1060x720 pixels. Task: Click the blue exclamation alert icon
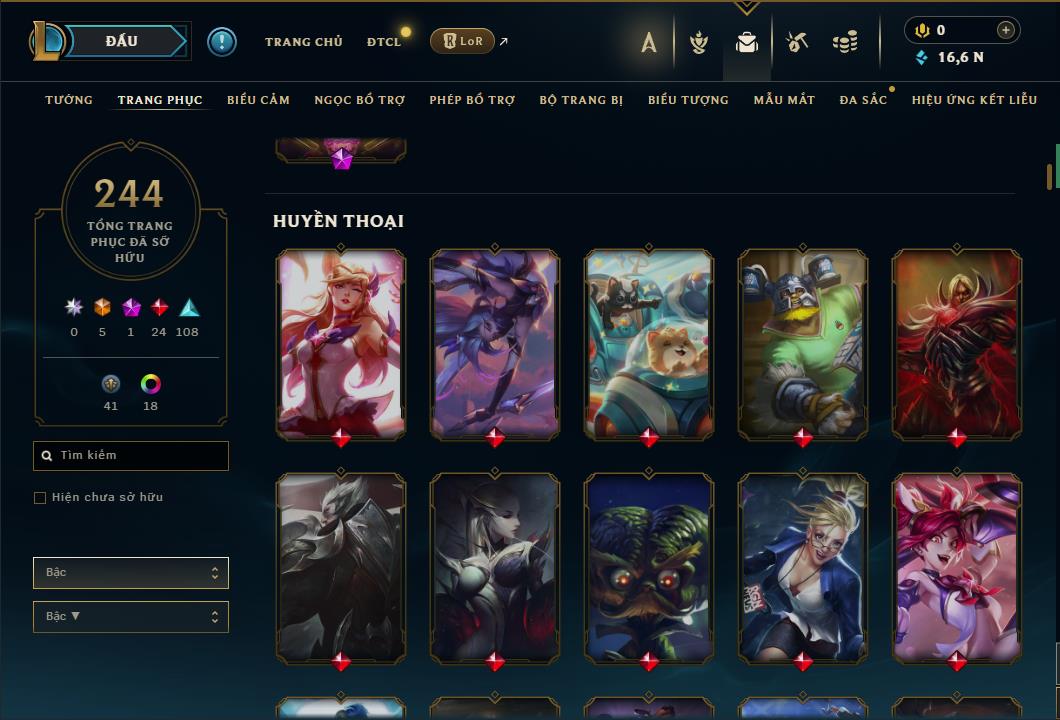pos(221,41)
